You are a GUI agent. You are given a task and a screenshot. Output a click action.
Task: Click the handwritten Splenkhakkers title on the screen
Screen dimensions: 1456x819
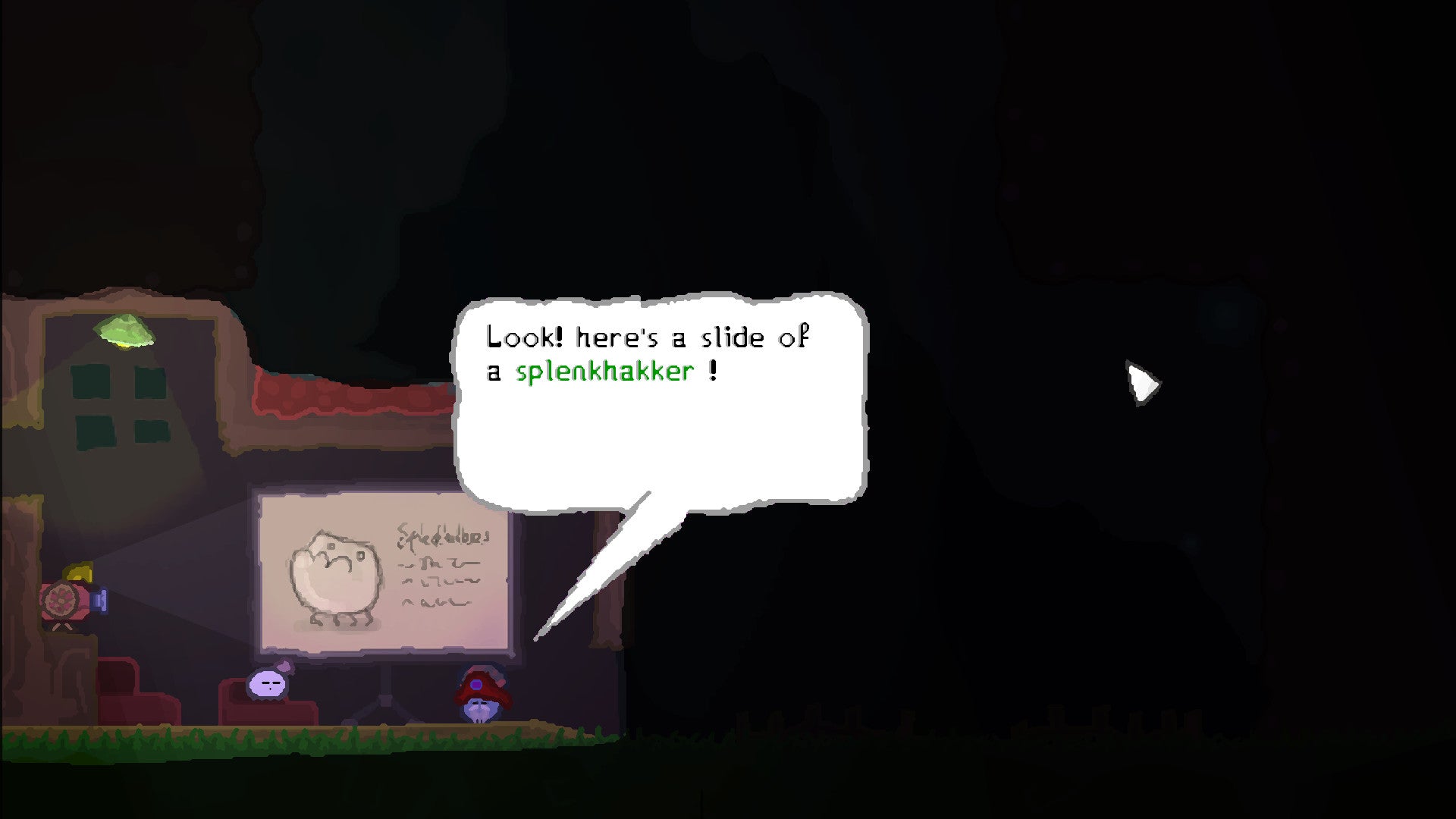coord(444,537)
